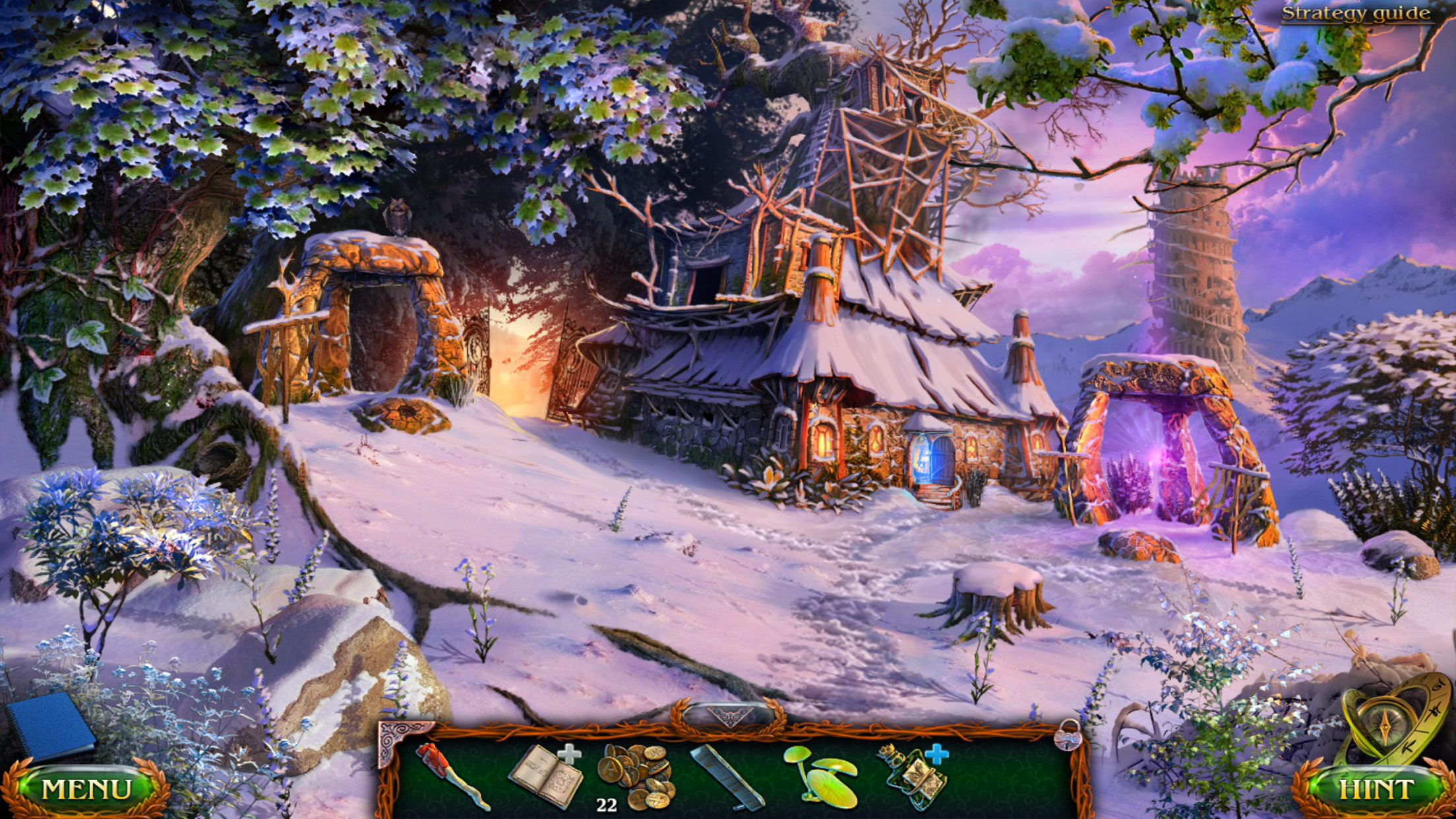Screen dimensions: 1456x819
Task: Collapse the inventory panel with the arrow
Action: pos(729,716)
